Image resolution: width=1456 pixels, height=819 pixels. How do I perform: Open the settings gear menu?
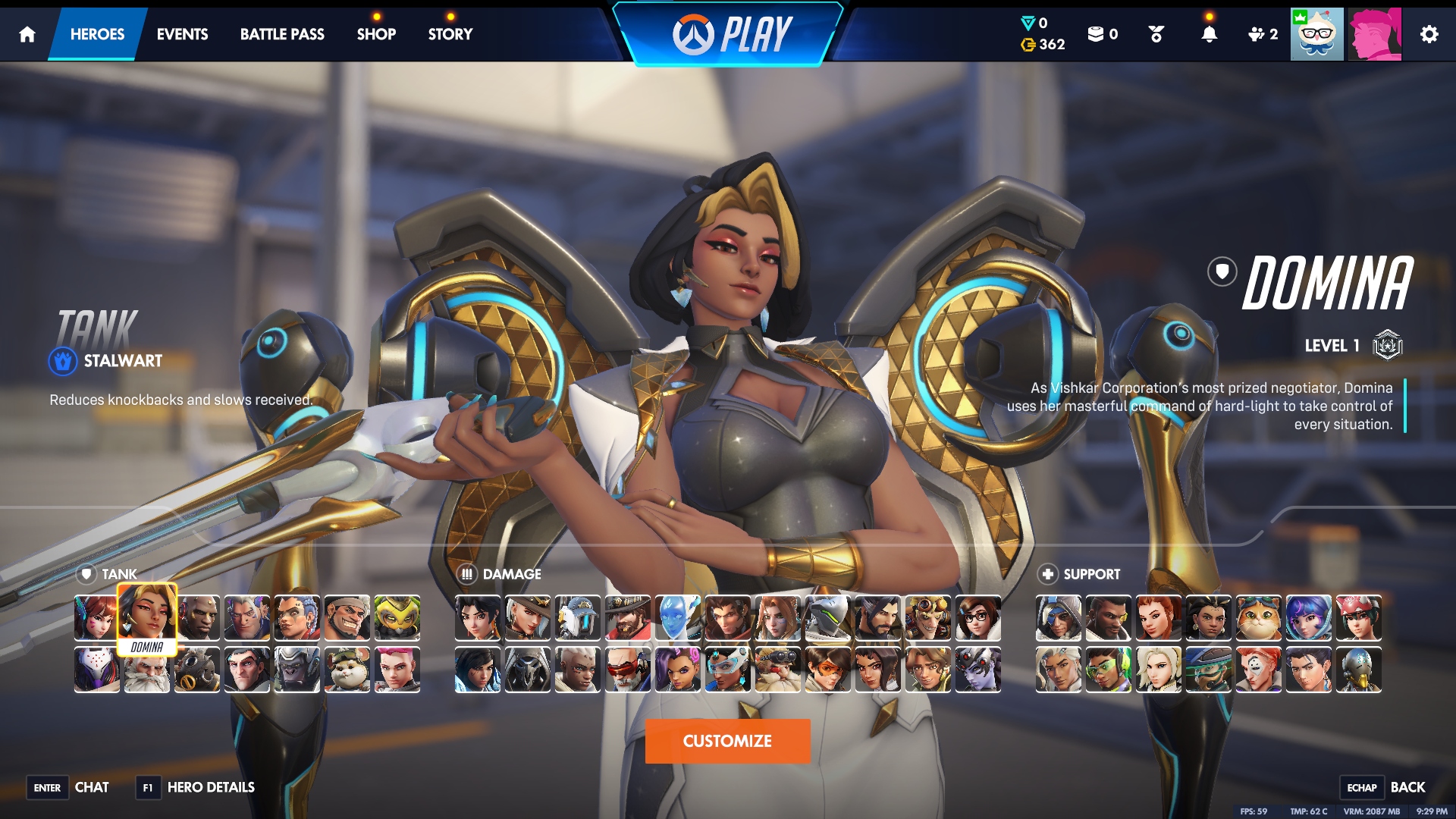(1429, 34)
